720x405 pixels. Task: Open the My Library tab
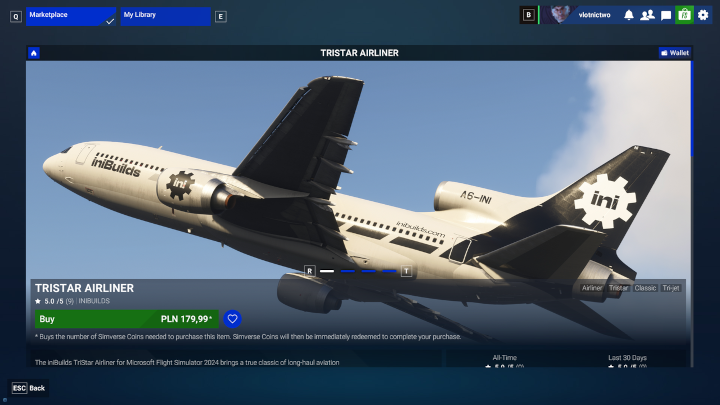[166, 16]
